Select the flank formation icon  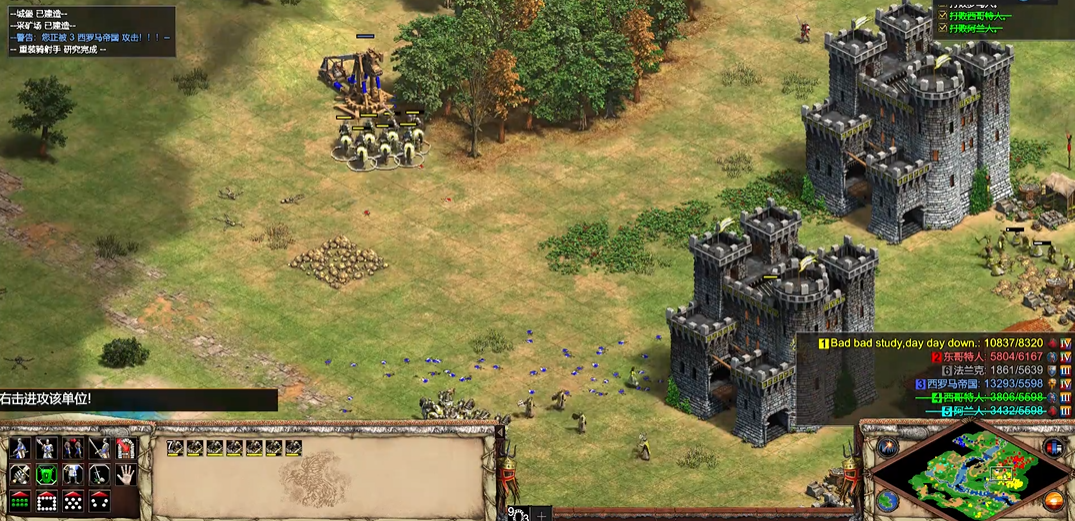(99, 500)
